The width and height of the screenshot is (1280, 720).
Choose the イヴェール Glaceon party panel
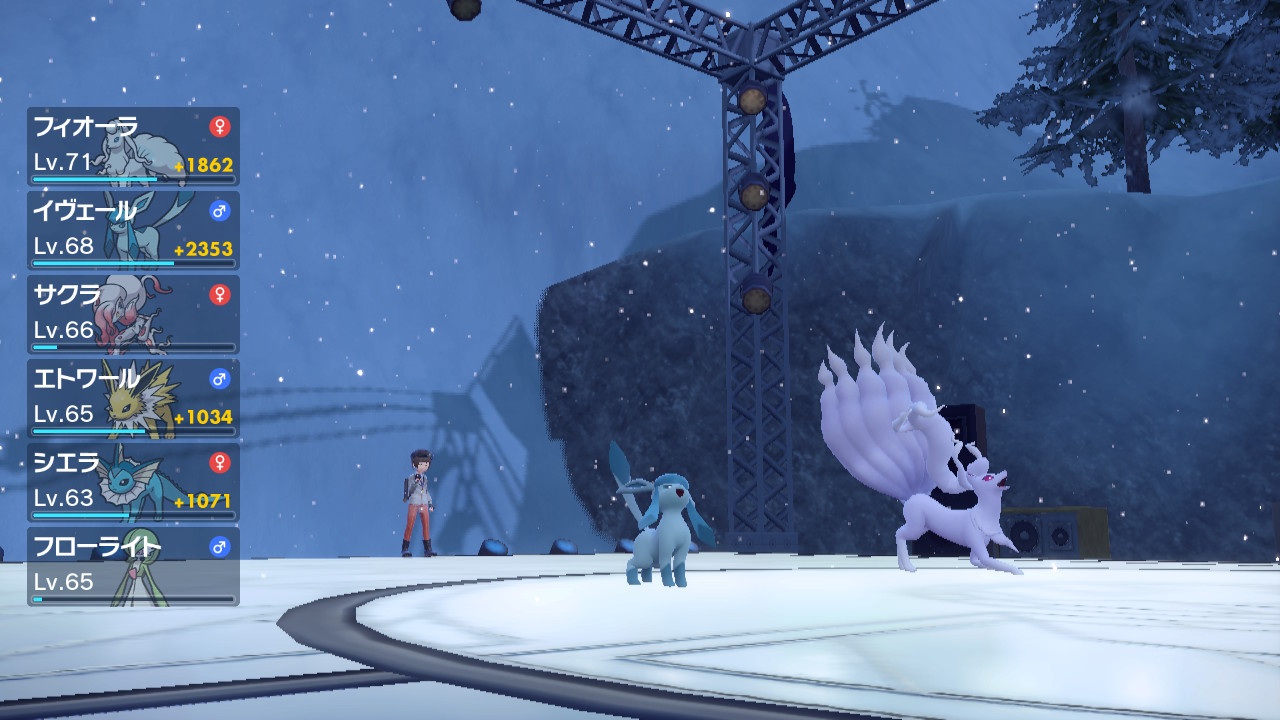pyautogui.click(x=133, y=230)
